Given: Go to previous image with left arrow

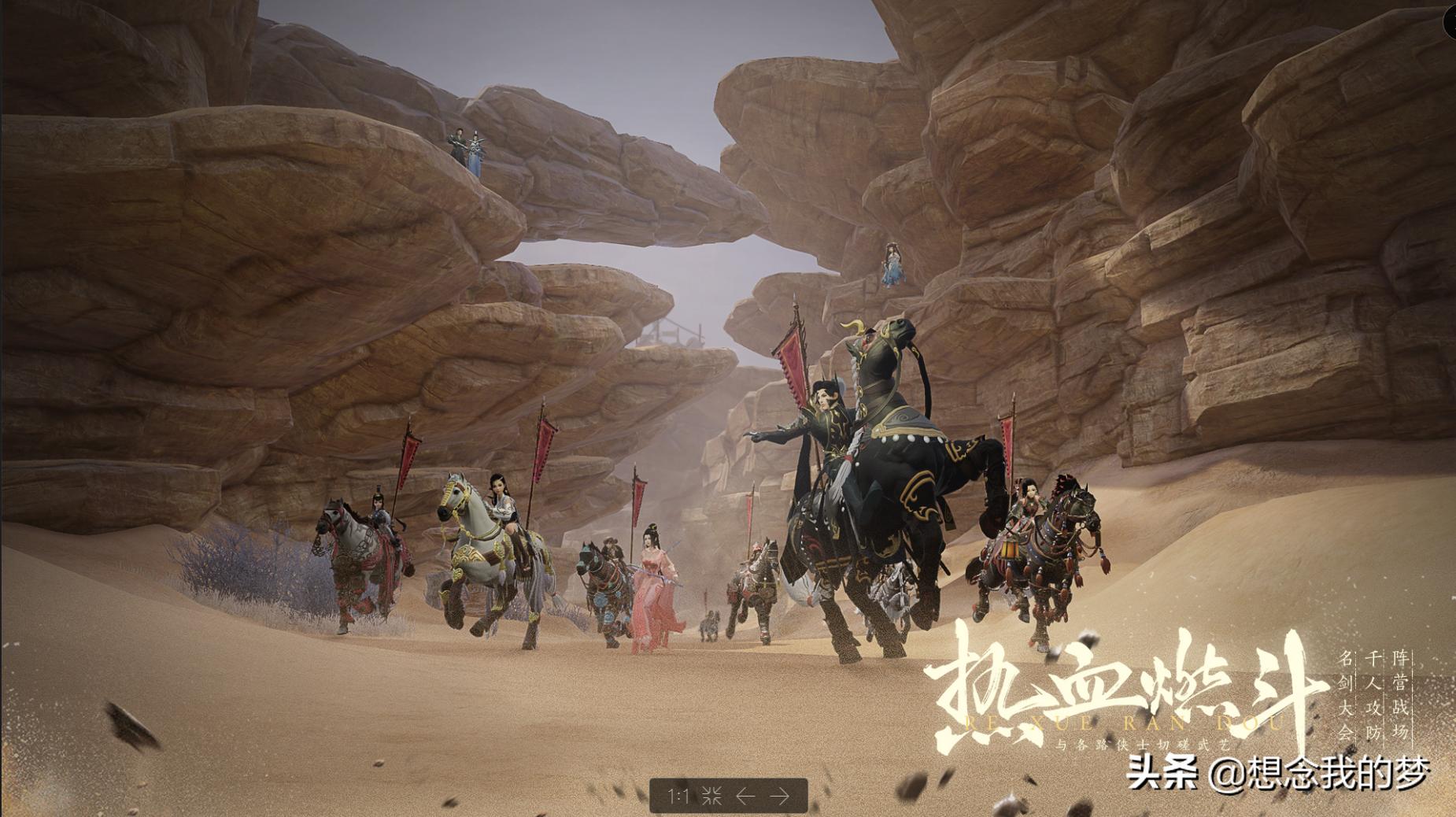Looking at the screenshot, I should (745, 796).
